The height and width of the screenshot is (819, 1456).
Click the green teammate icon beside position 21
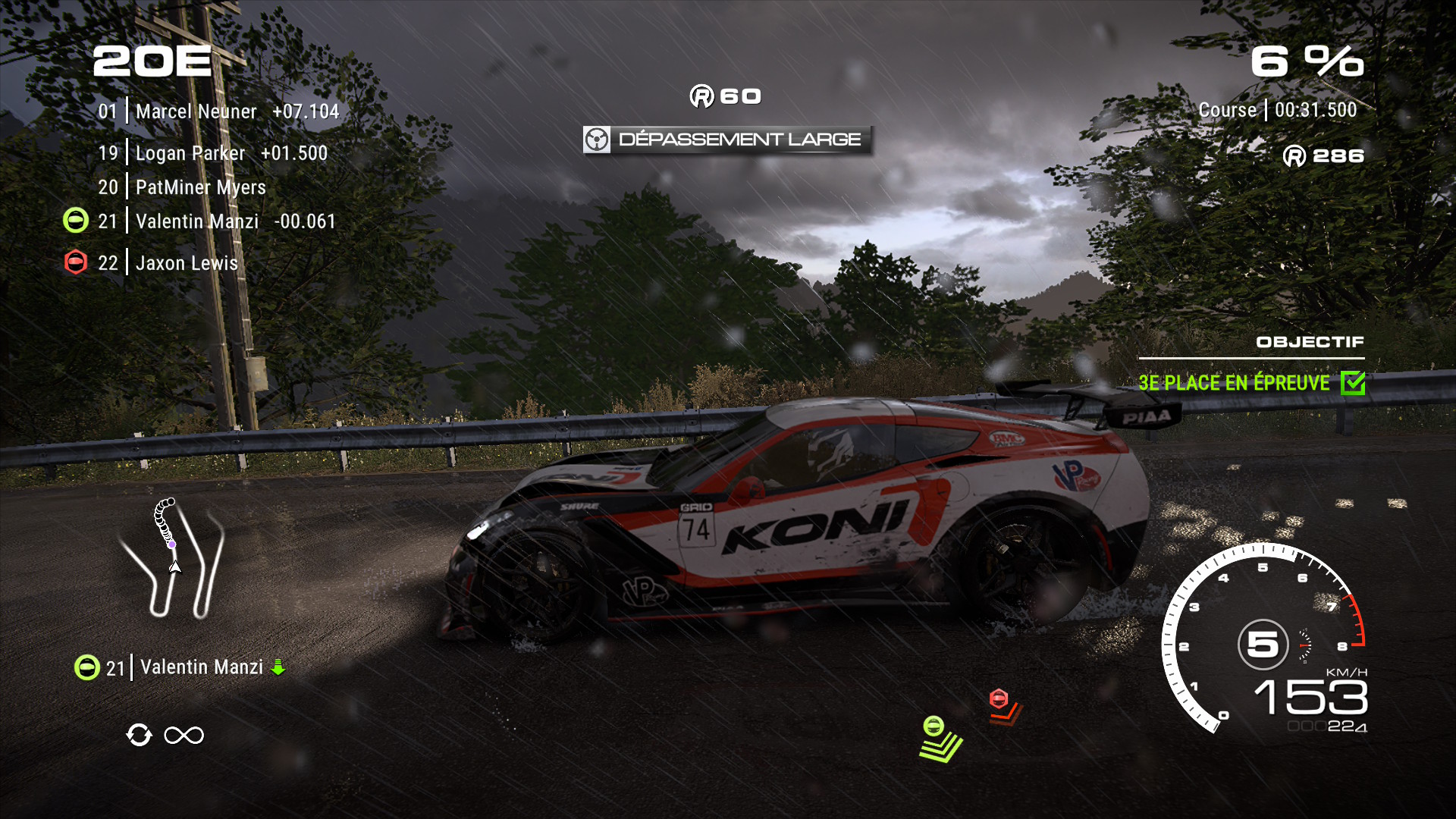click(75, 221)
